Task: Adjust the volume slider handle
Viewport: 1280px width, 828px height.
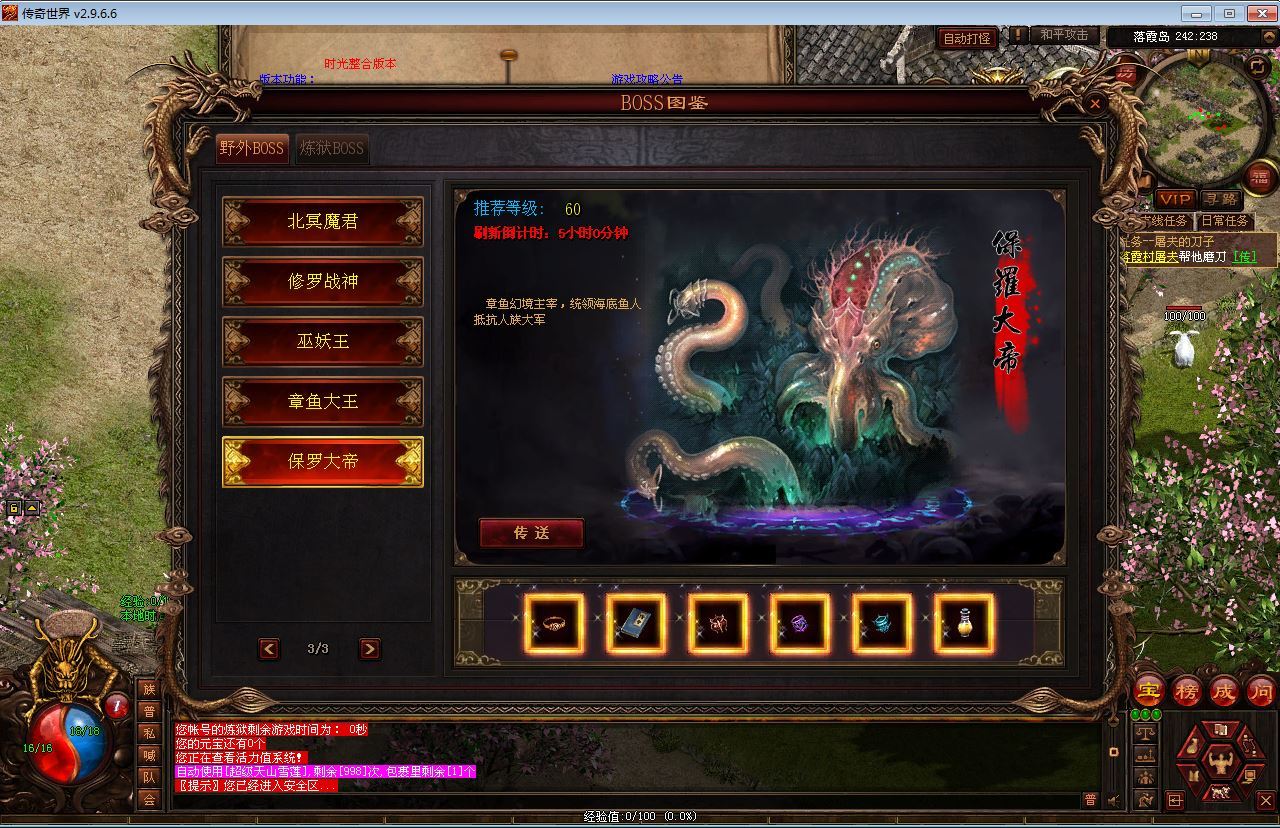Action: coord(1113,751)
